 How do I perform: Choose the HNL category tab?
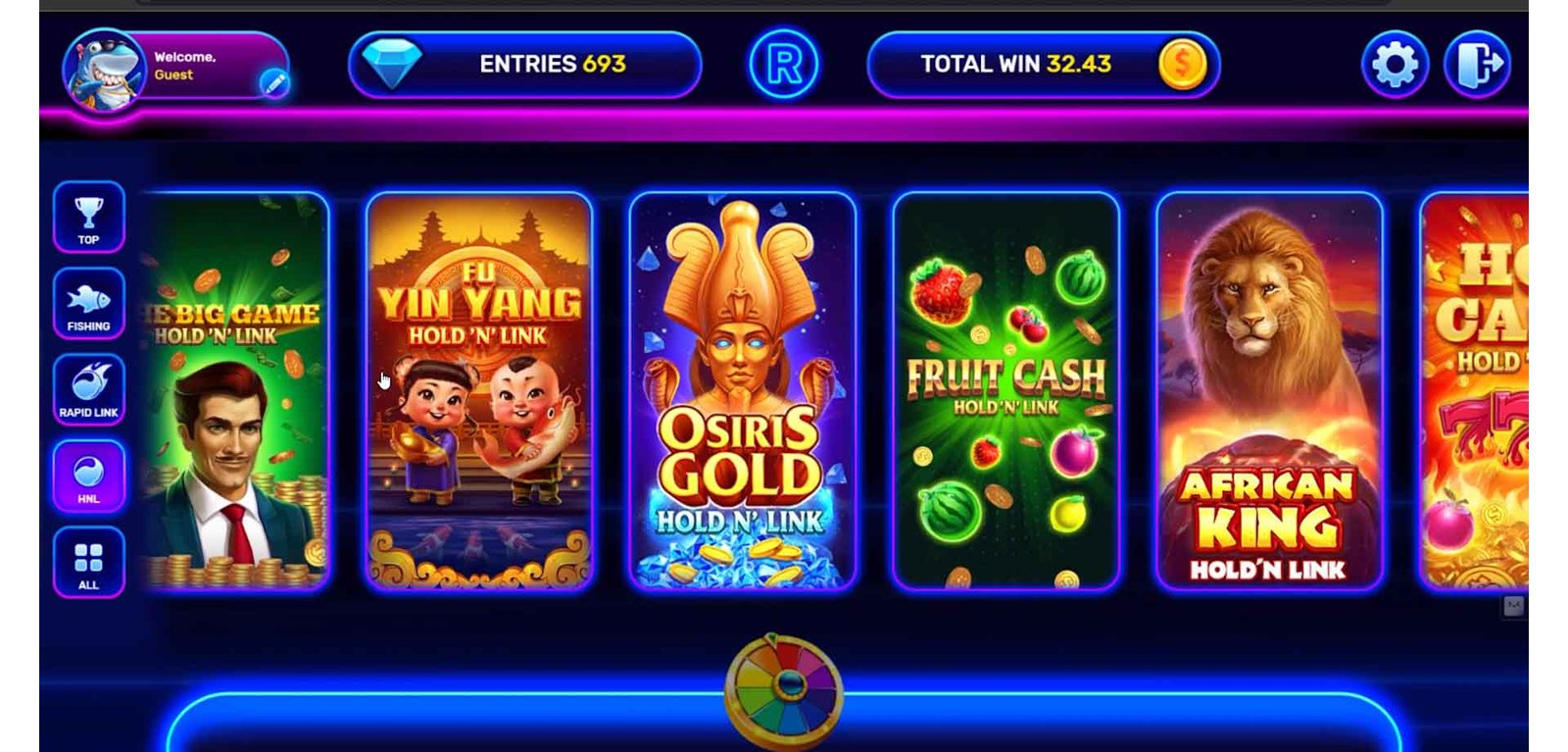click(88, 476)
